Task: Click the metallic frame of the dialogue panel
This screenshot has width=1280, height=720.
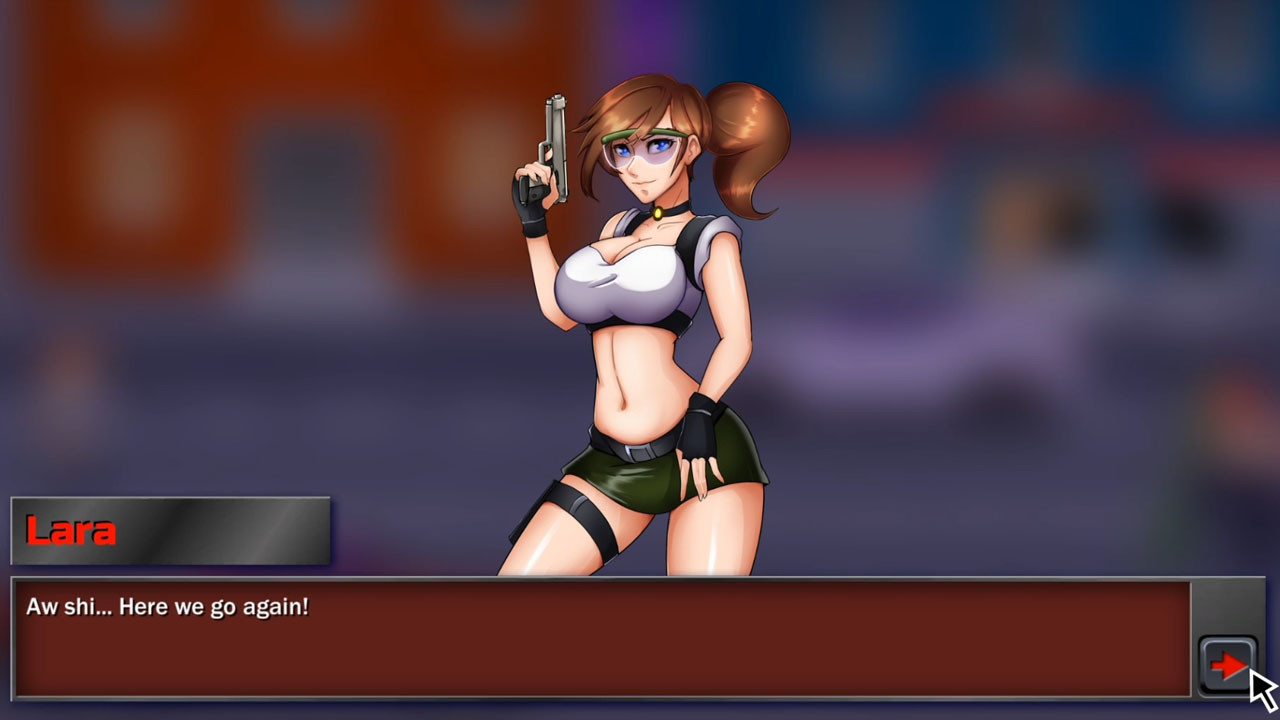Action: click(600, 578)
